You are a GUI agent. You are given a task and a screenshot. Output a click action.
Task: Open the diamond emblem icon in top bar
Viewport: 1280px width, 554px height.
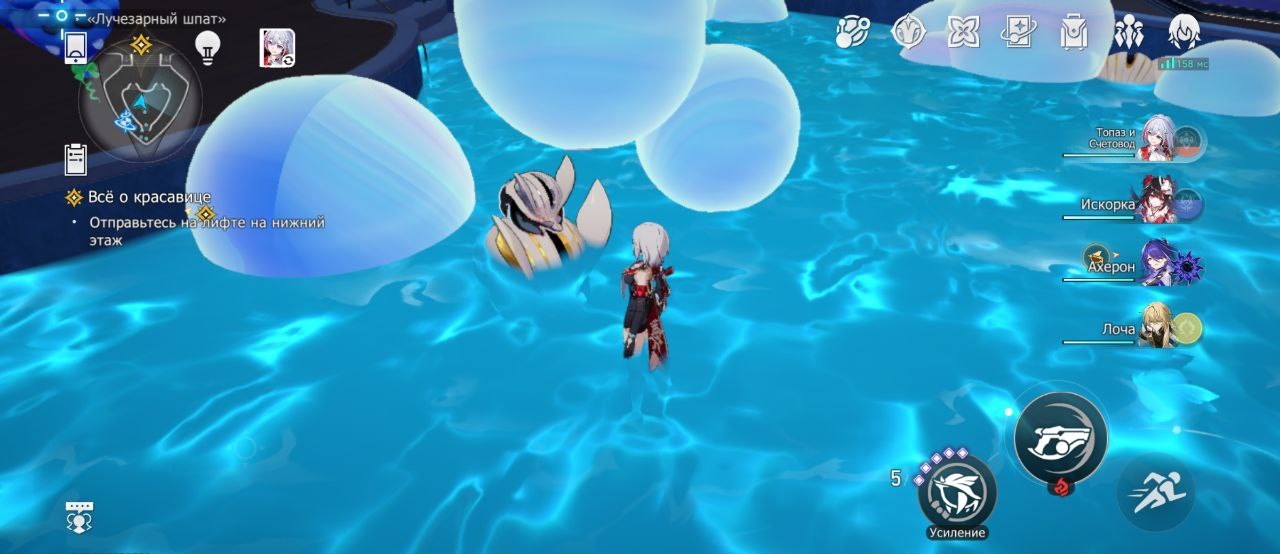click(908, 33)
